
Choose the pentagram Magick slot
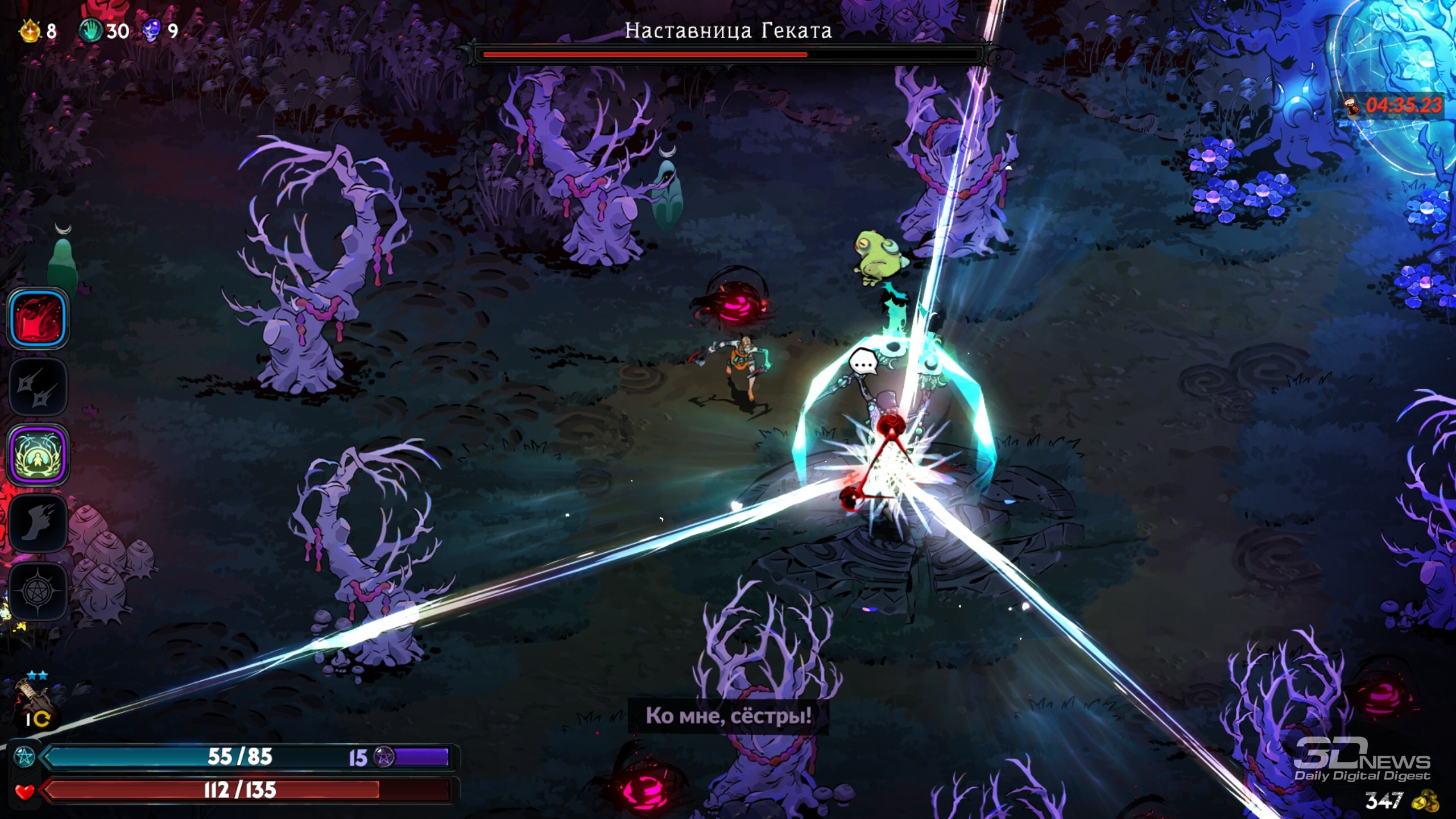click(x=38, y=591)
